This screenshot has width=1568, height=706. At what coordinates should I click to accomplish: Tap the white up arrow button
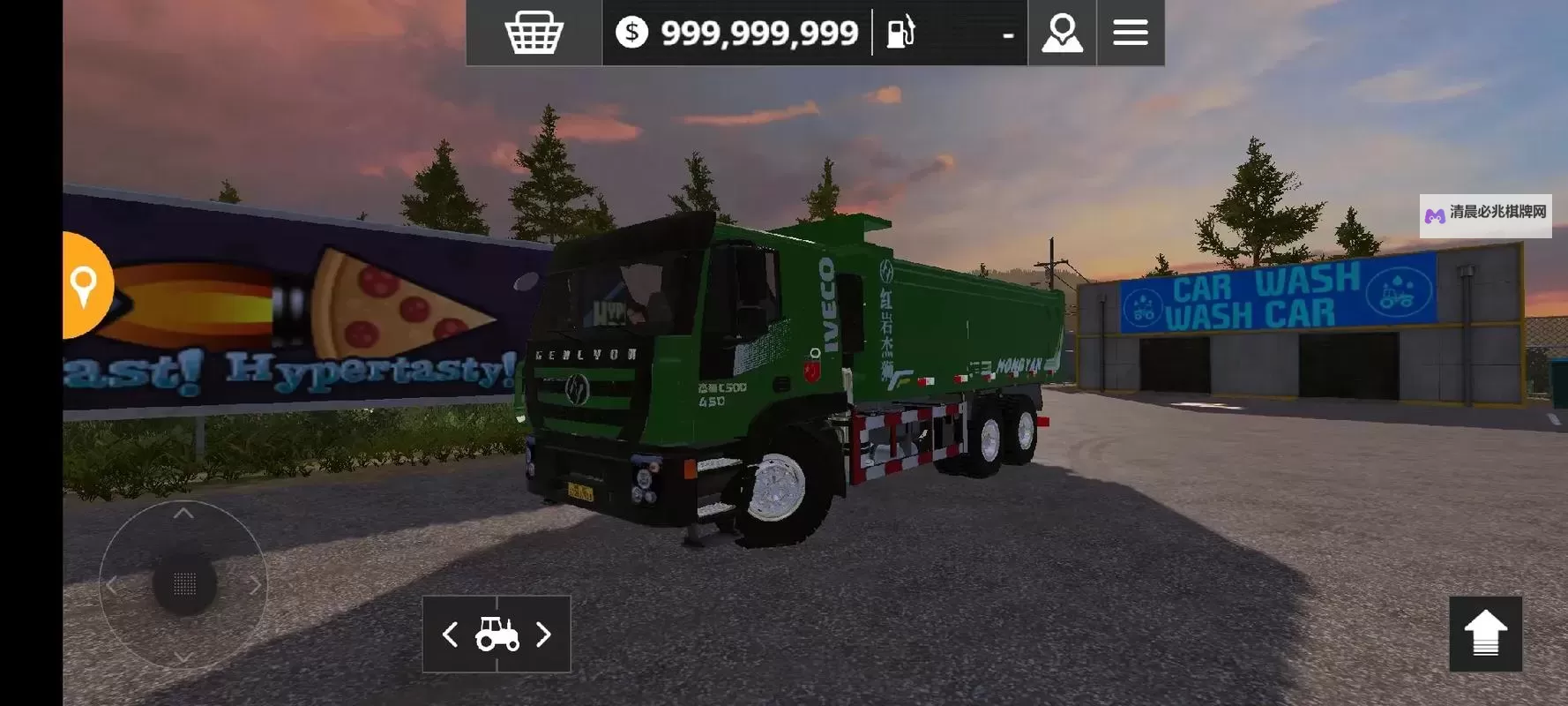[x=1485, y=634]
